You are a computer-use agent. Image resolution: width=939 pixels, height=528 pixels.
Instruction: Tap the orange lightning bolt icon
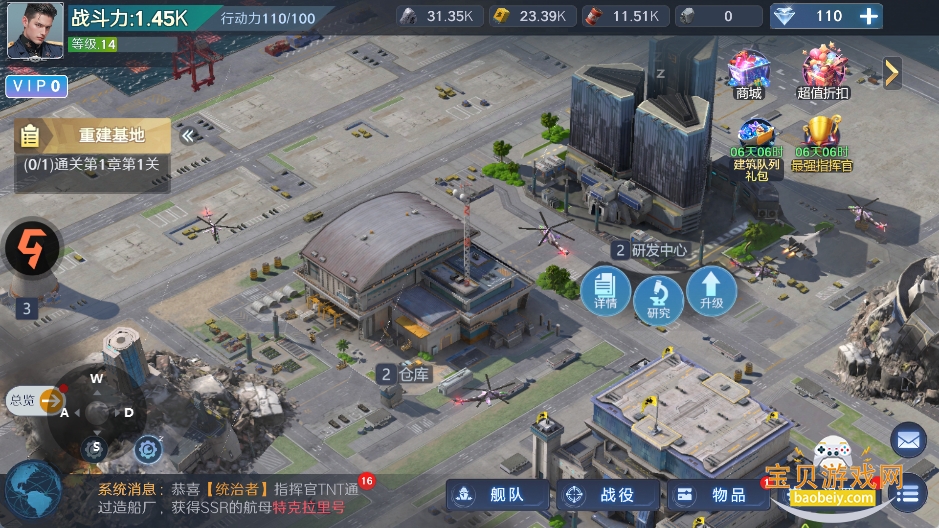[x=33, y=248]
